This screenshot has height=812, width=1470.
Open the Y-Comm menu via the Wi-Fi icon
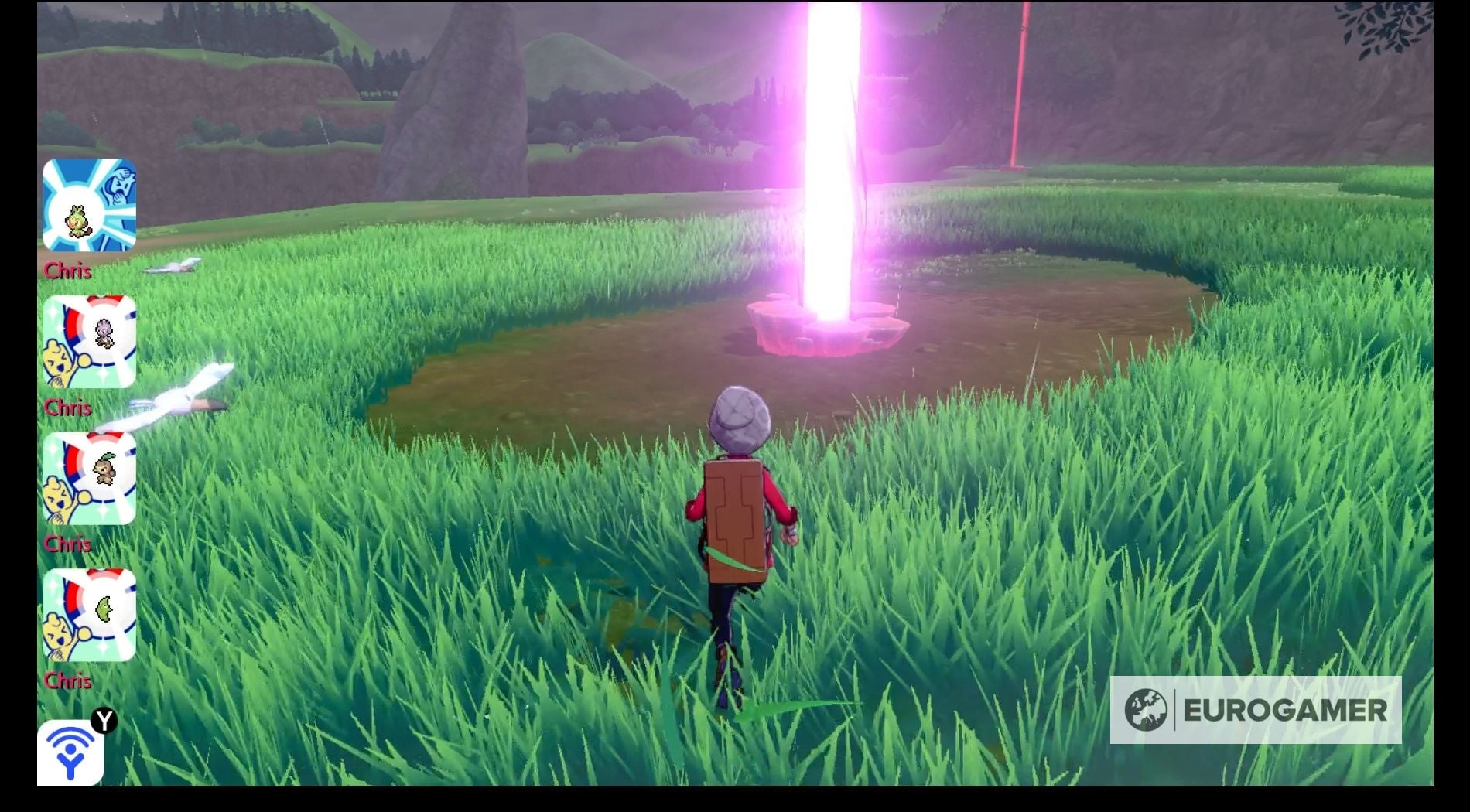point(68,754)
